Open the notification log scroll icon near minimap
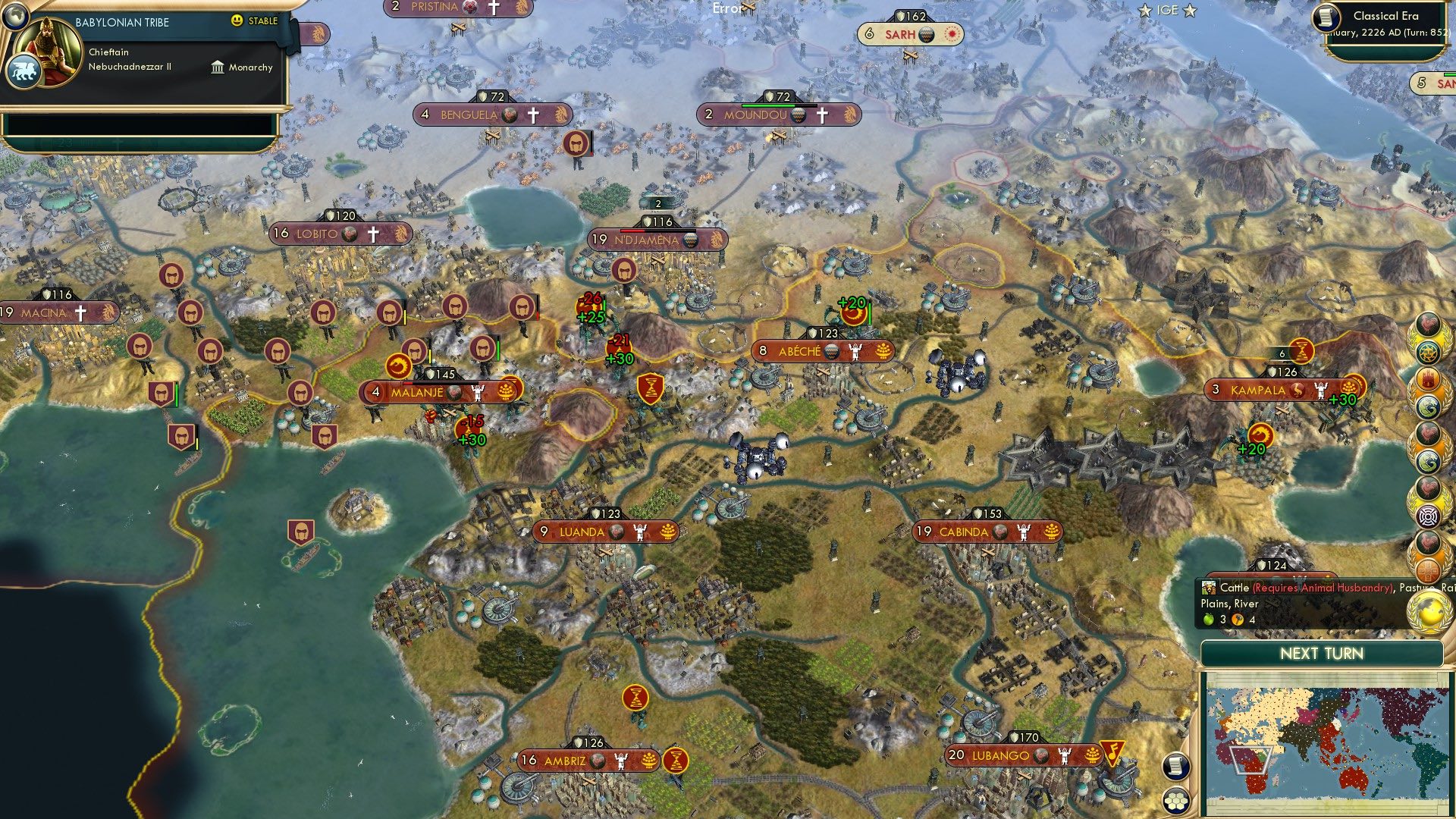Viewport: 1456px width, 819px height. [x=1175, y=766]
